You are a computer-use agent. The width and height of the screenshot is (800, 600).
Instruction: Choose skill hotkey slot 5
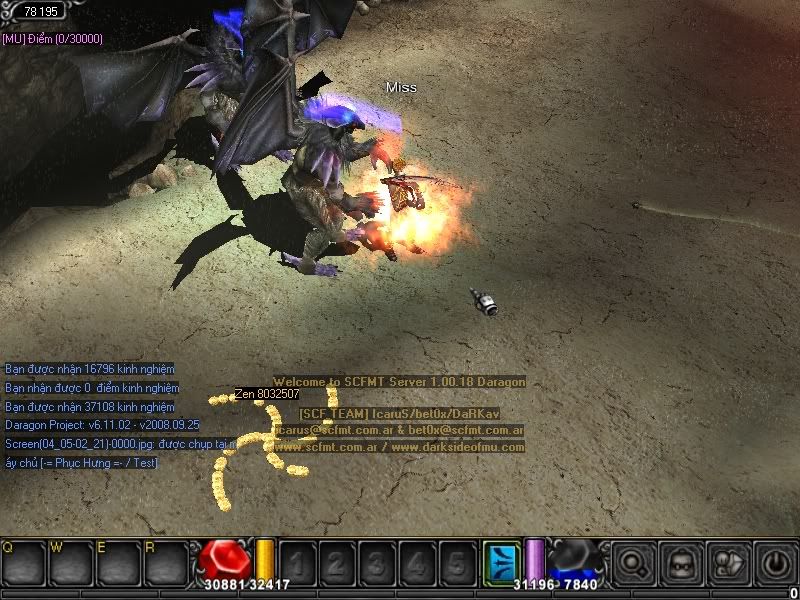[x=456, y=562]
